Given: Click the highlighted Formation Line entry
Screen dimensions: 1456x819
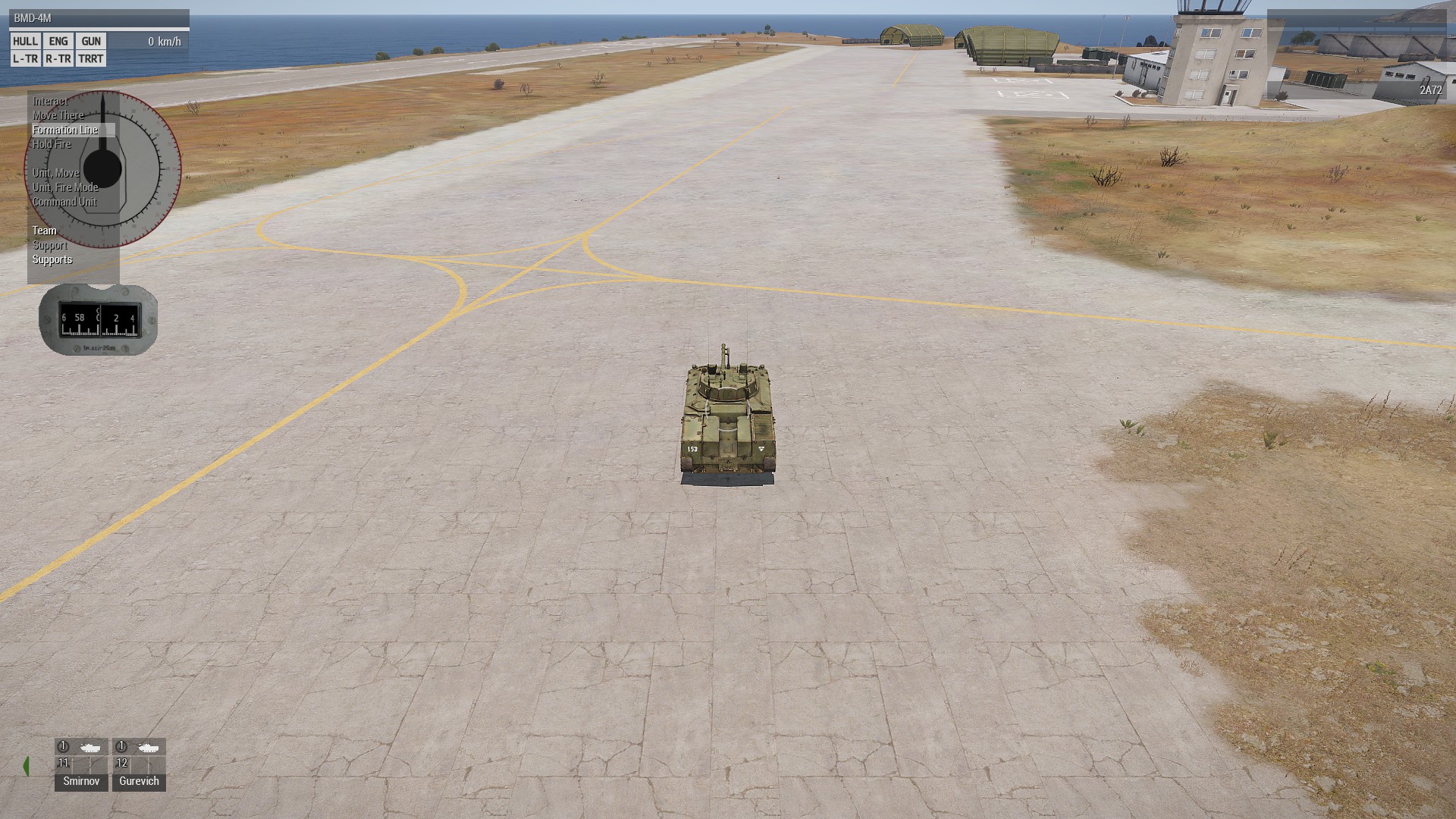Looking at the screenshot, I should click(65, 130).
